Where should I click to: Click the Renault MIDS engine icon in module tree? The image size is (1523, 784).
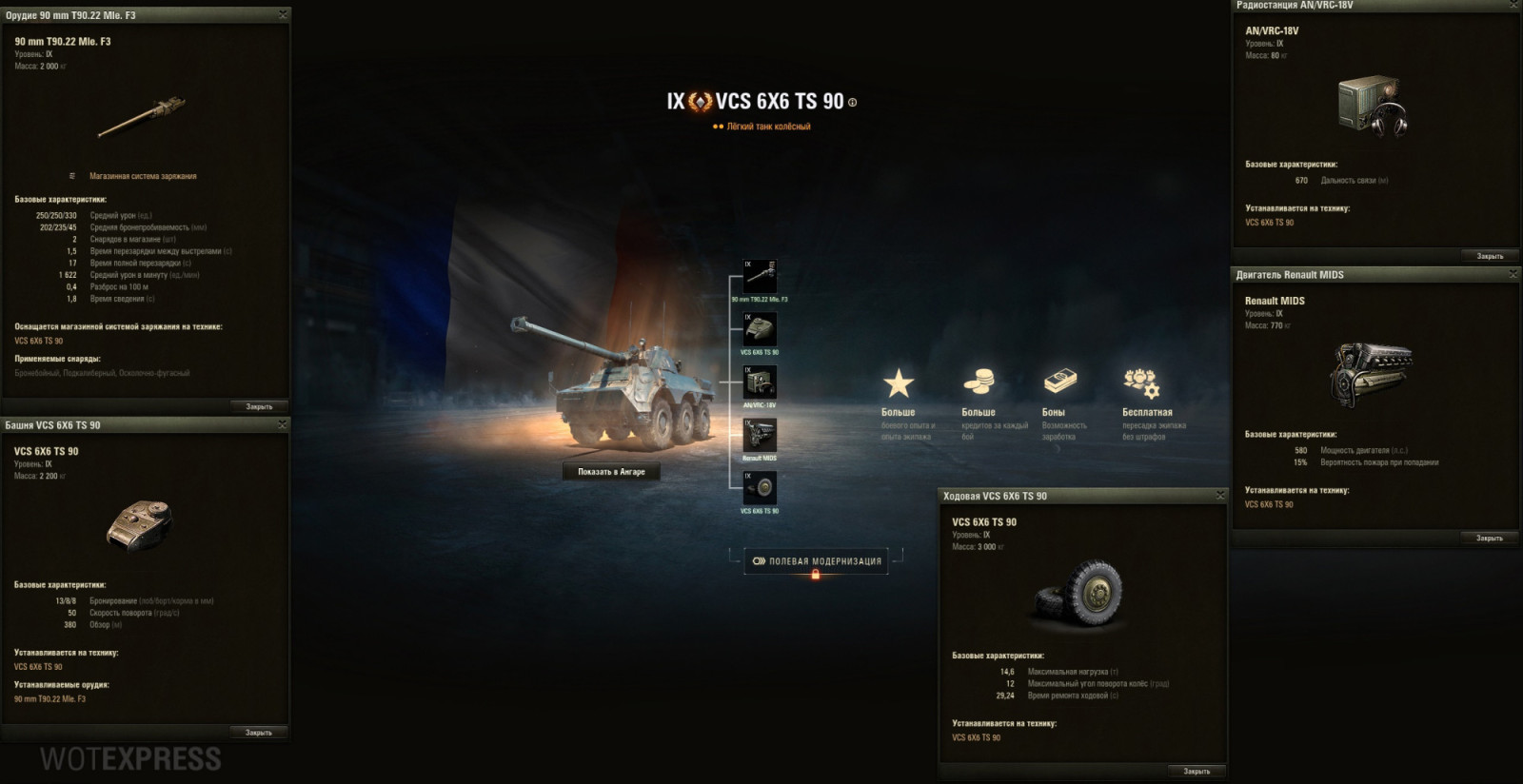pos(759,436)
